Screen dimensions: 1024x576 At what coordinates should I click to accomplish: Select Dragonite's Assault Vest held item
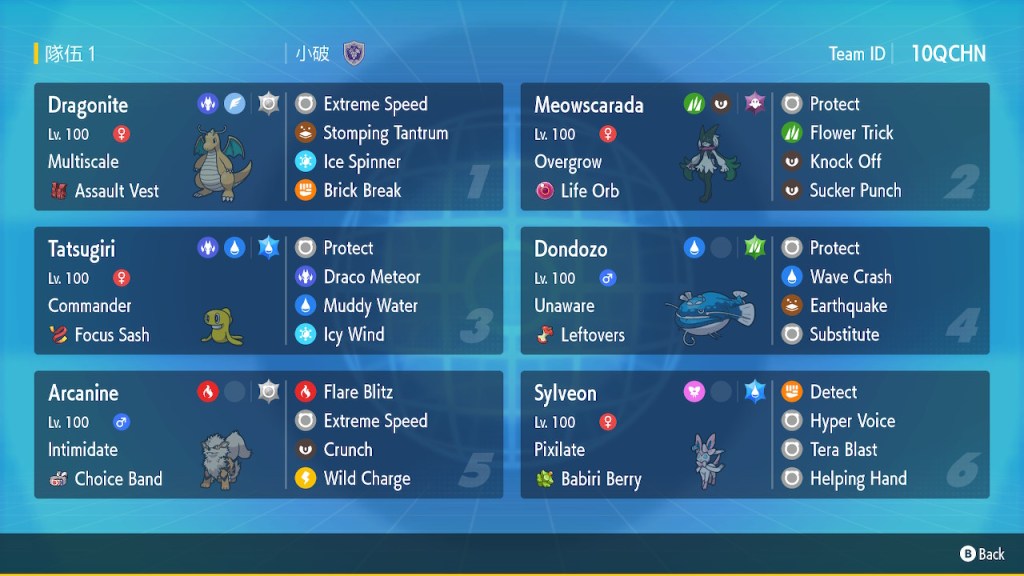[x=116, y=190]
